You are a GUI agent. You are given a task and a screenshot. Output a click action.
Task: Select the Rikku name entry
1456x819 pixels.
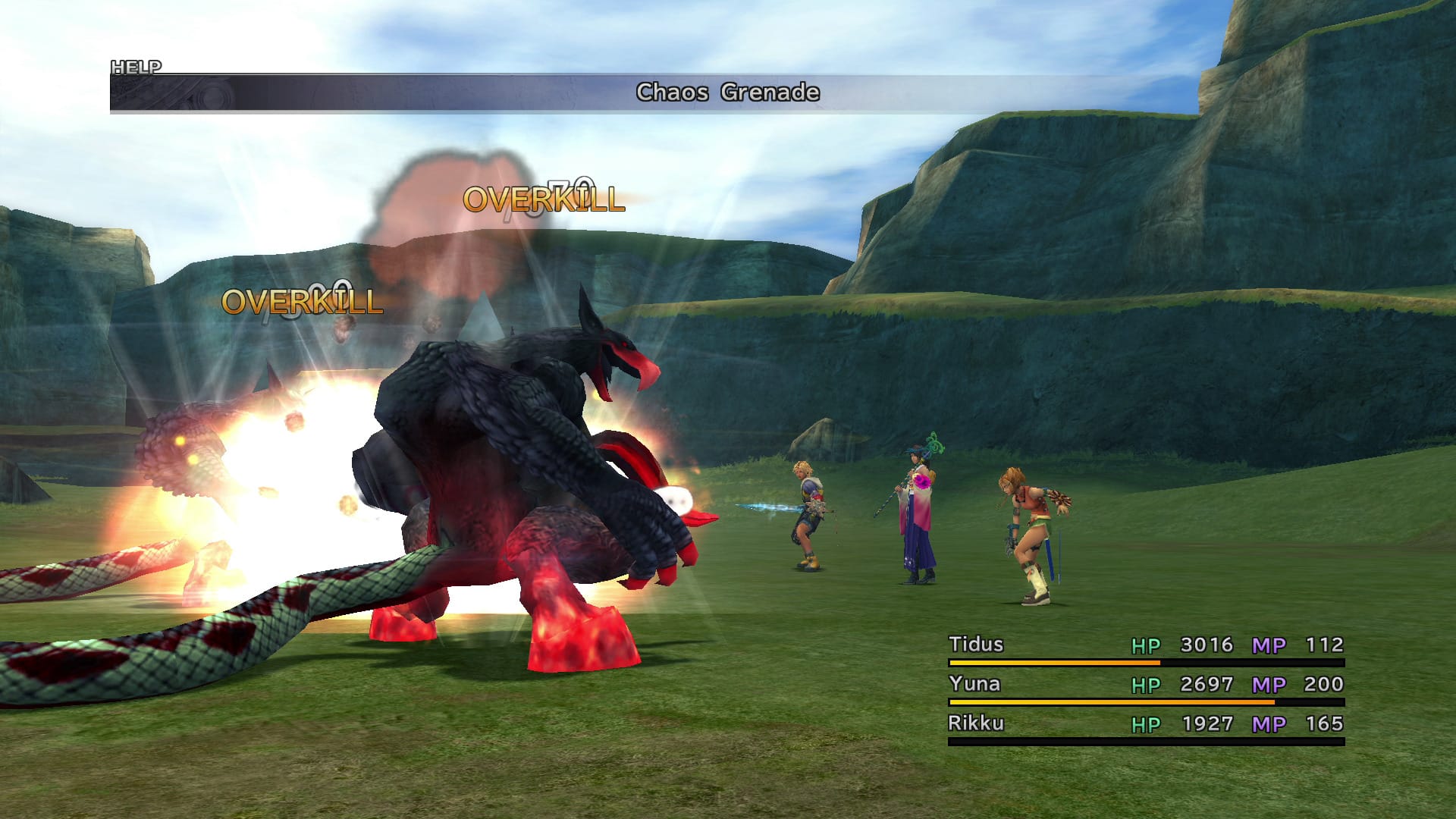pyautogui.click(x=977, y=723)
